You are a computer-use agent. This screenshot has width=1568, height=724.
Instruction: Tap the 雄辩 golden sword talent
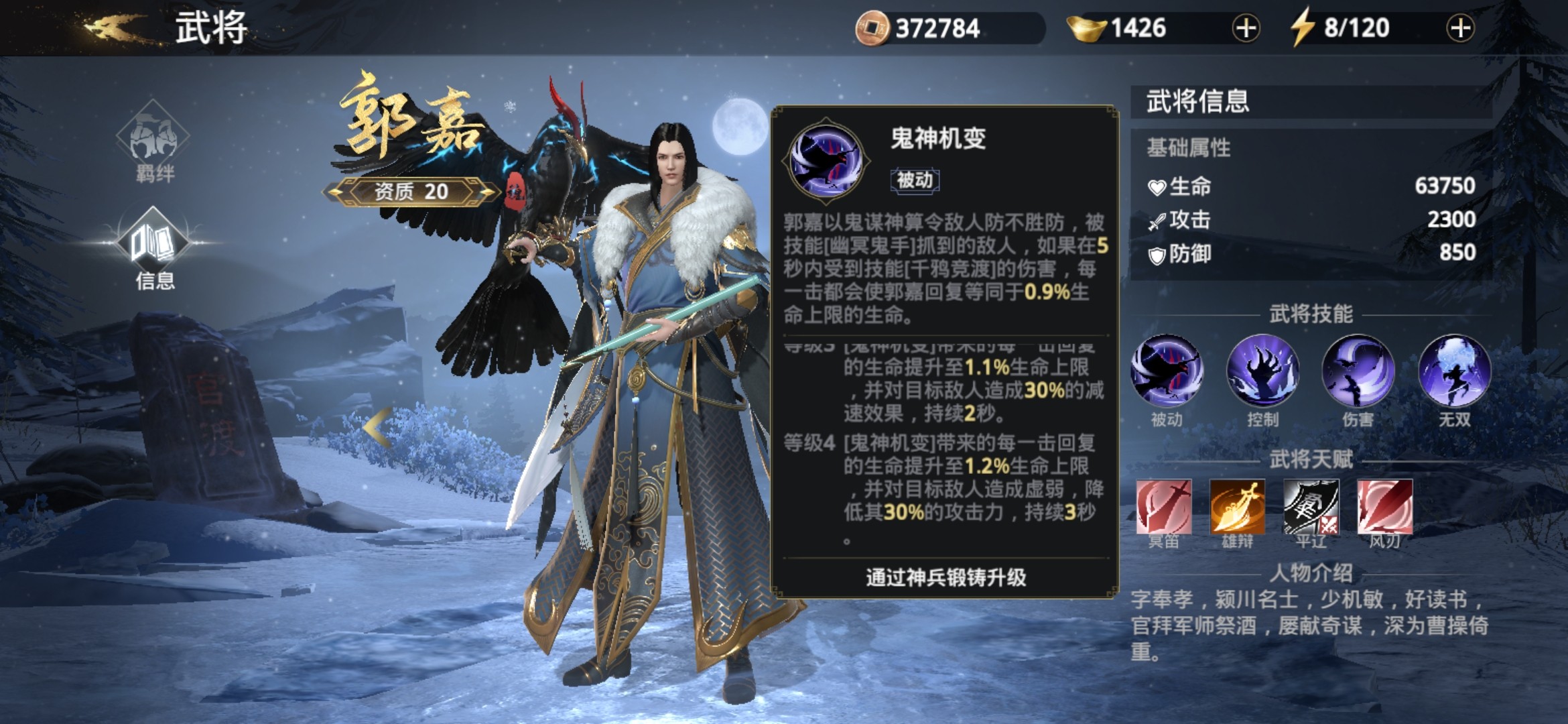coord(1237,507)
